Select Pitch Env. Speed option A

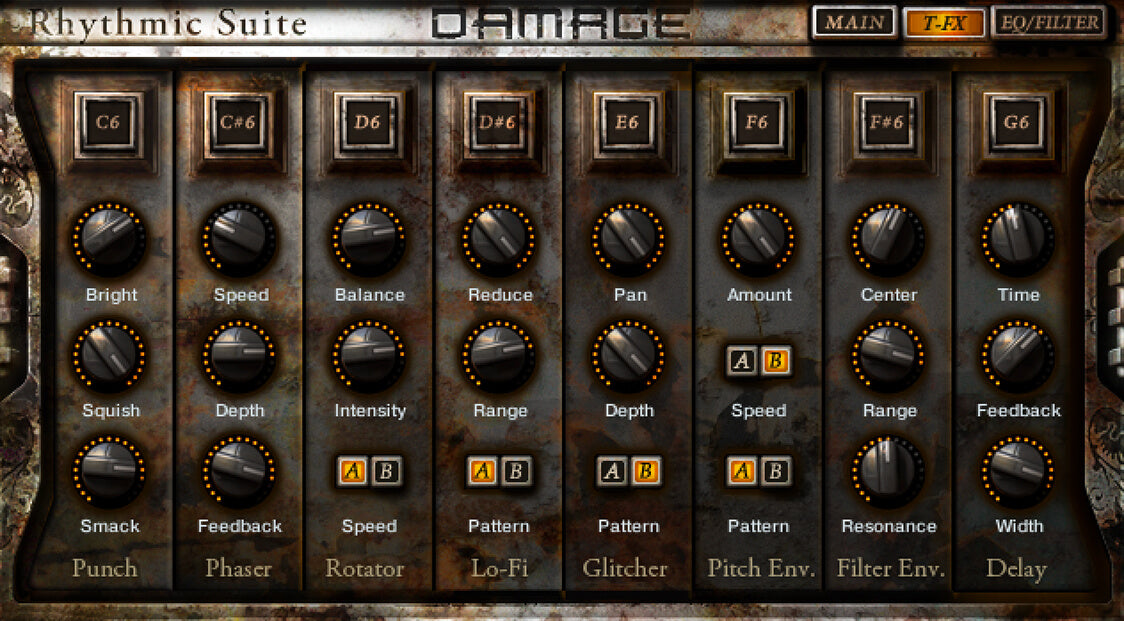click(x=742, y=361)
